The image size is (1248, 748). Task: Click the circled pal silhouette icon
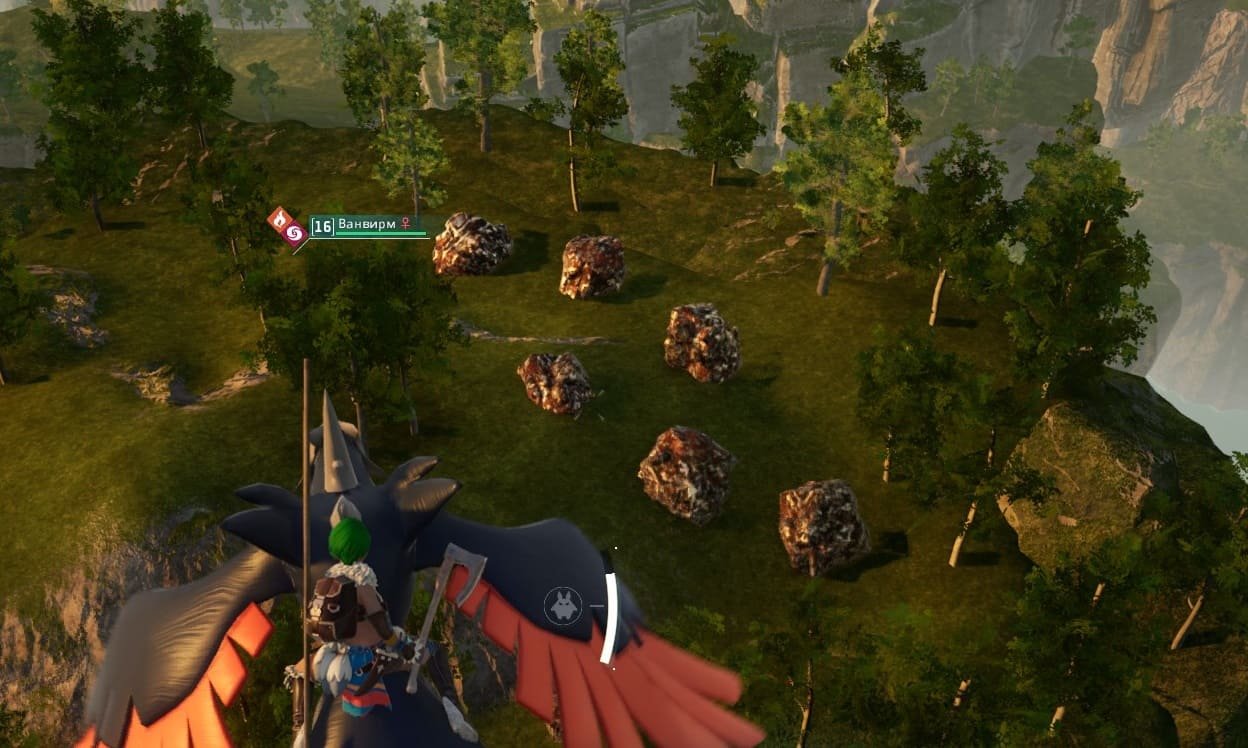coord(563,606)
